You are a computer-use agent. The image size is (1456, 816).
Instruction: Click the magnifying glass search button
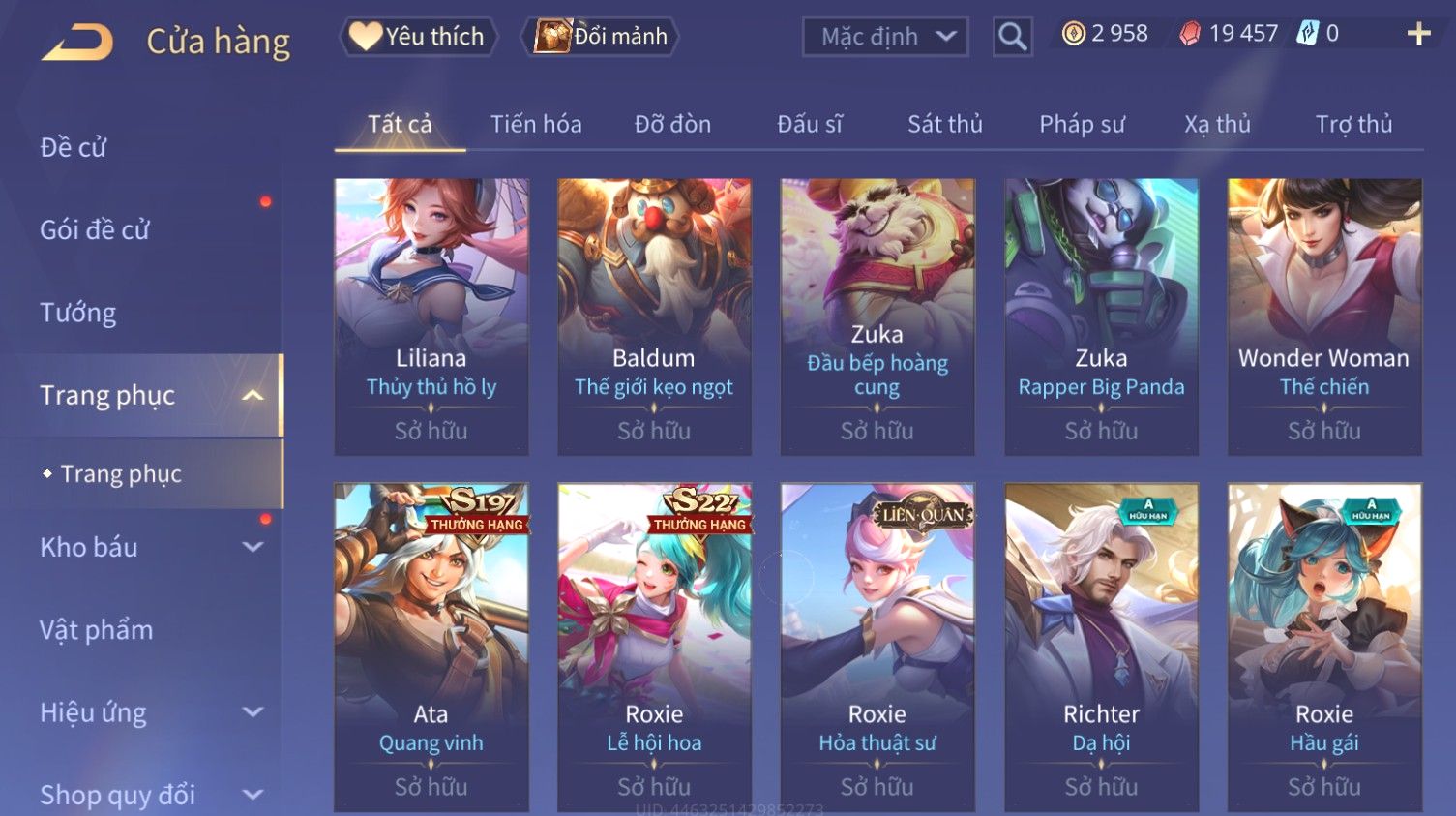pyautogui.click(x=1012, y=37)
